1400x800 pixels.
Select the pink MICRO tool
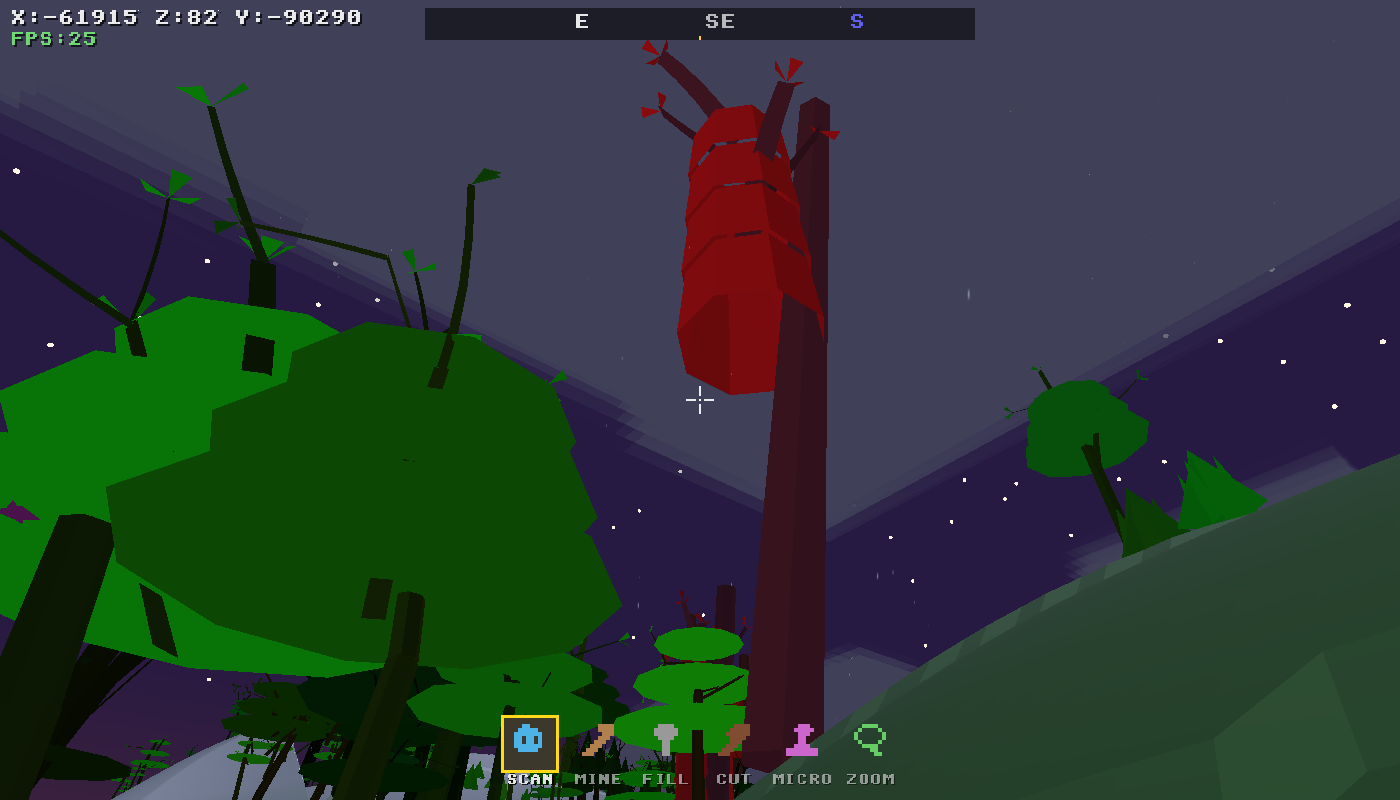pos(800,741)
